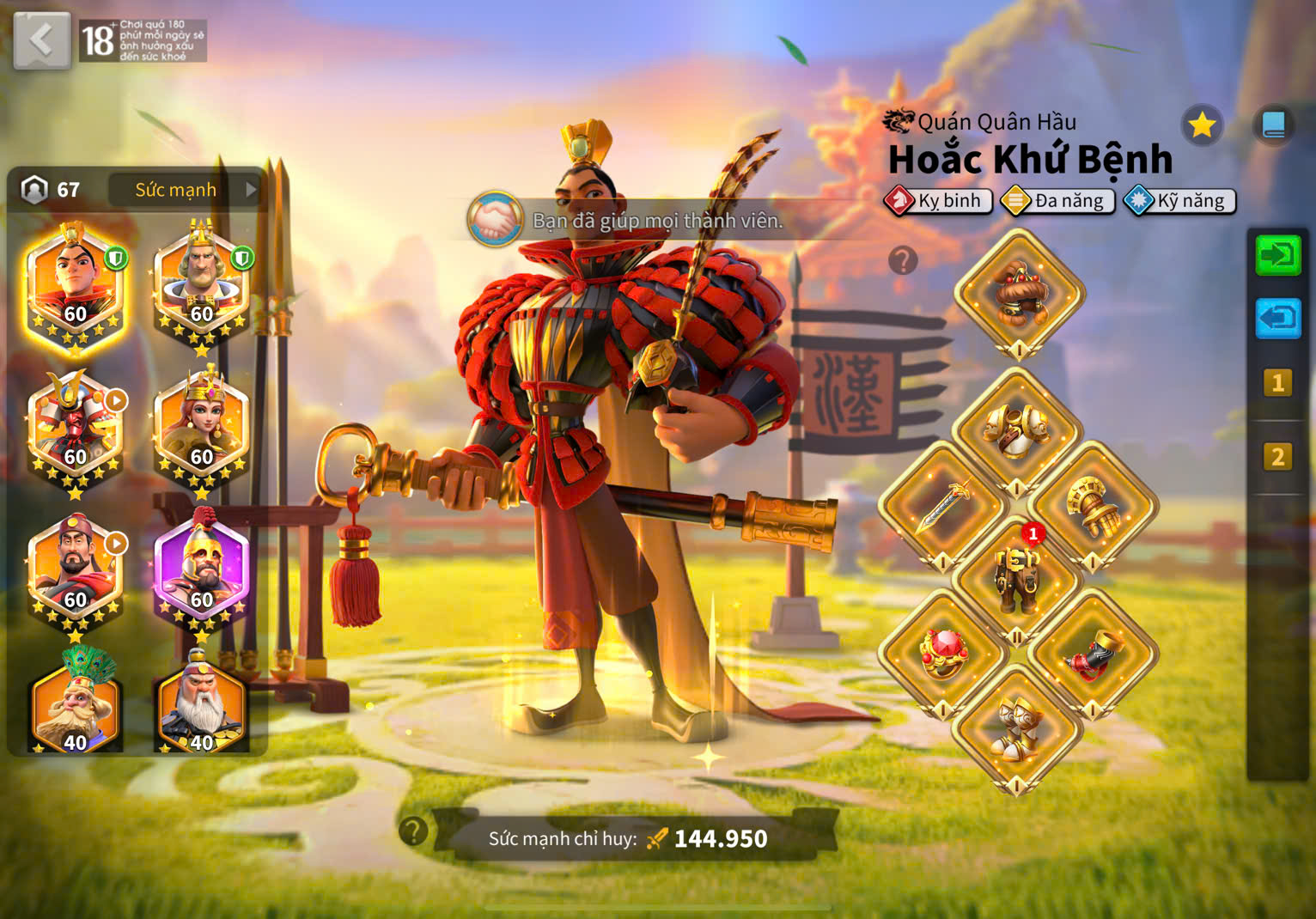The height and width of the screenshot is (919, 1316).
Task: Switch to equipment preset 2
Action: pos(1277,457)
